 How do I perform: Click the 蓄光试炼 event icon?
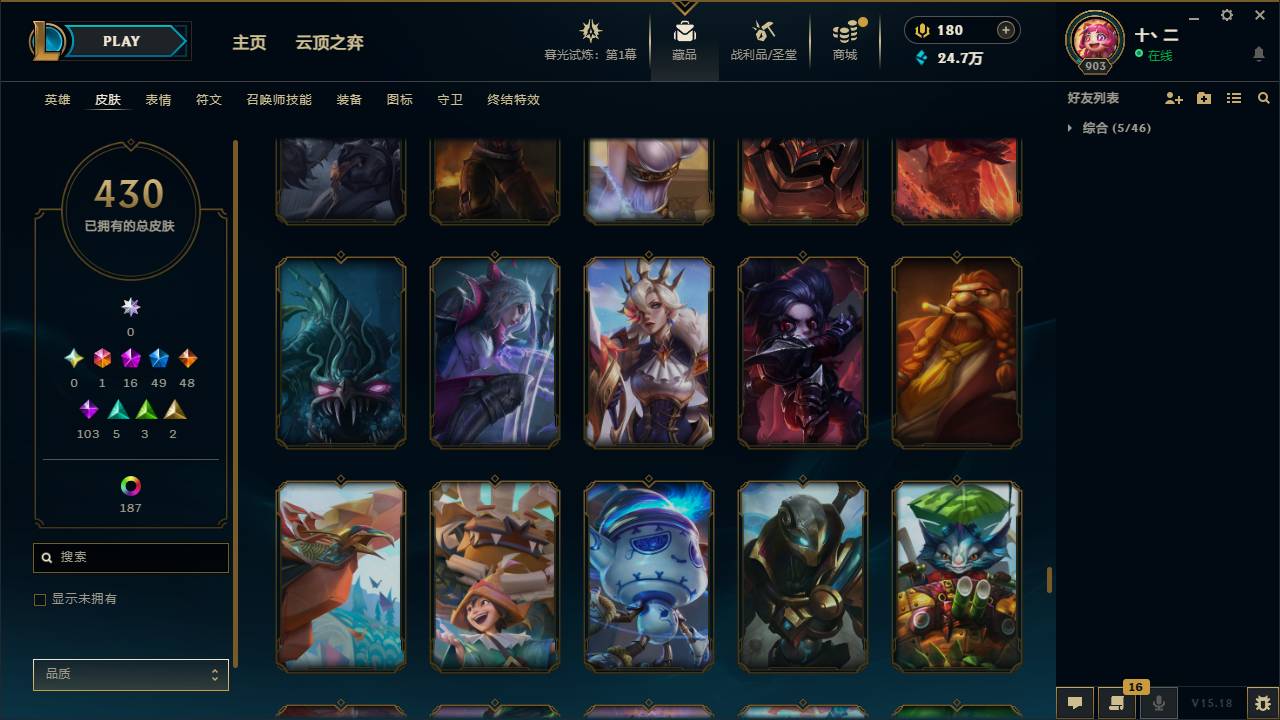coord(590,33)
